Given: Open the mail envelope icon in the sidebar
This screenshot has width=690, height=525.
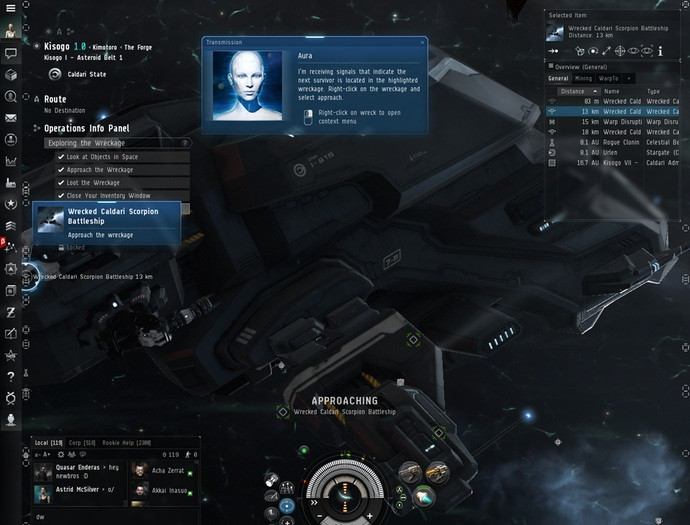Looking at the screenshot, I should pos(10,118).
